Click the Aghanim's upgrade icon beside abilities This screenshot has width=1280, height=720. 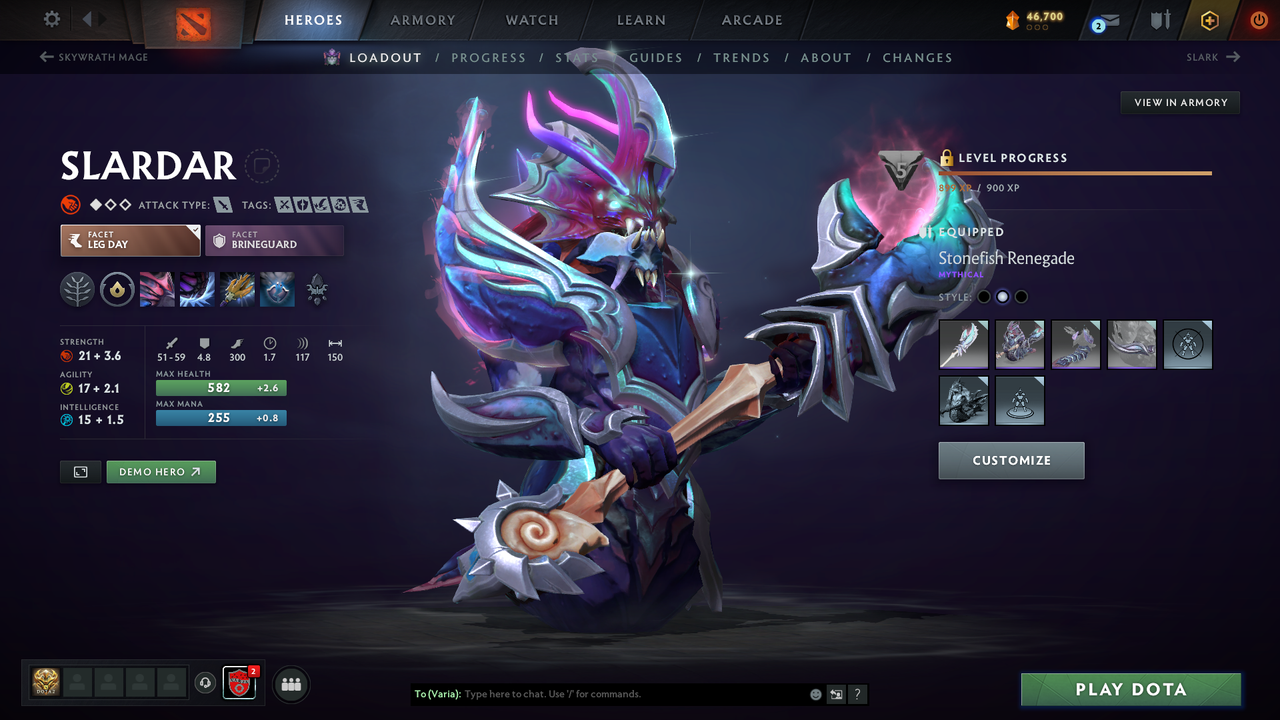317,289
